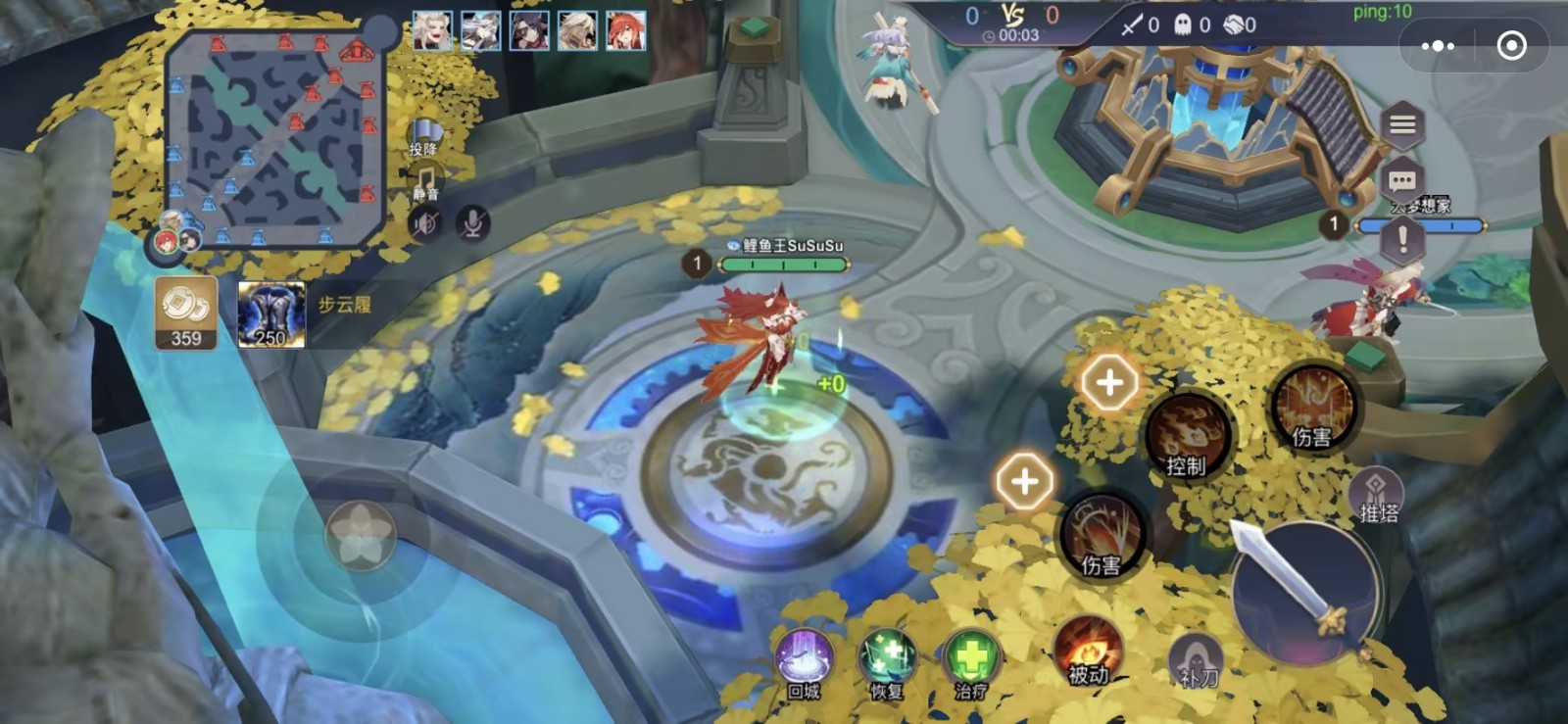This screenshot has width=1568, height=724.
Task: Open the hamburger settings menu
Action: [1403, 125]
